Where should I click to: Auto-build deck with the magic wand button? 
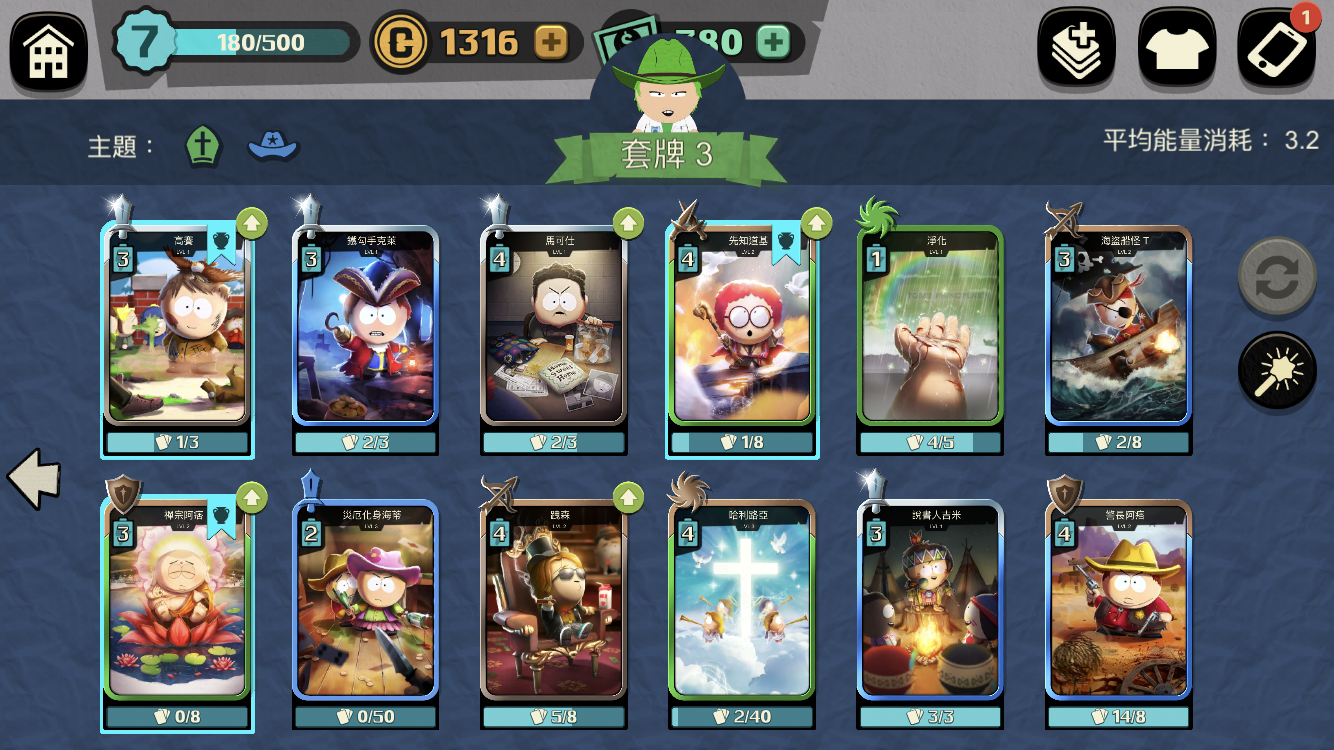pyautogui.click(x=1277, y=371)
